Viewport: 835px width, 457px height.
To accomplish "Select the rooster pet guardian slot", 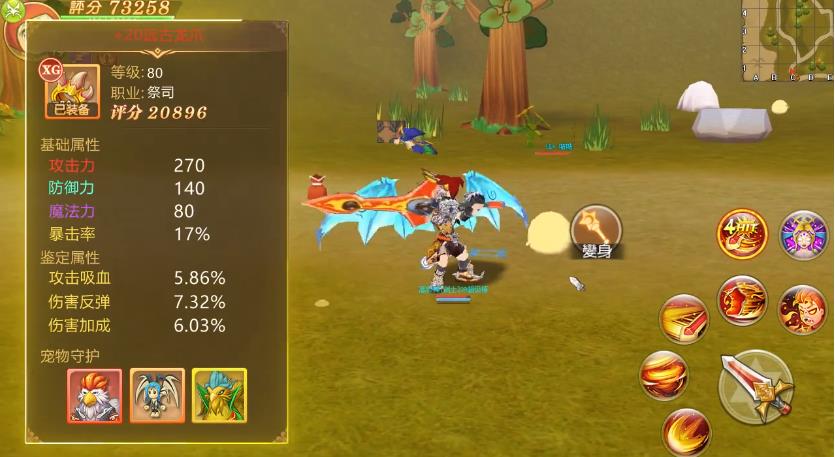I will 95,395.
